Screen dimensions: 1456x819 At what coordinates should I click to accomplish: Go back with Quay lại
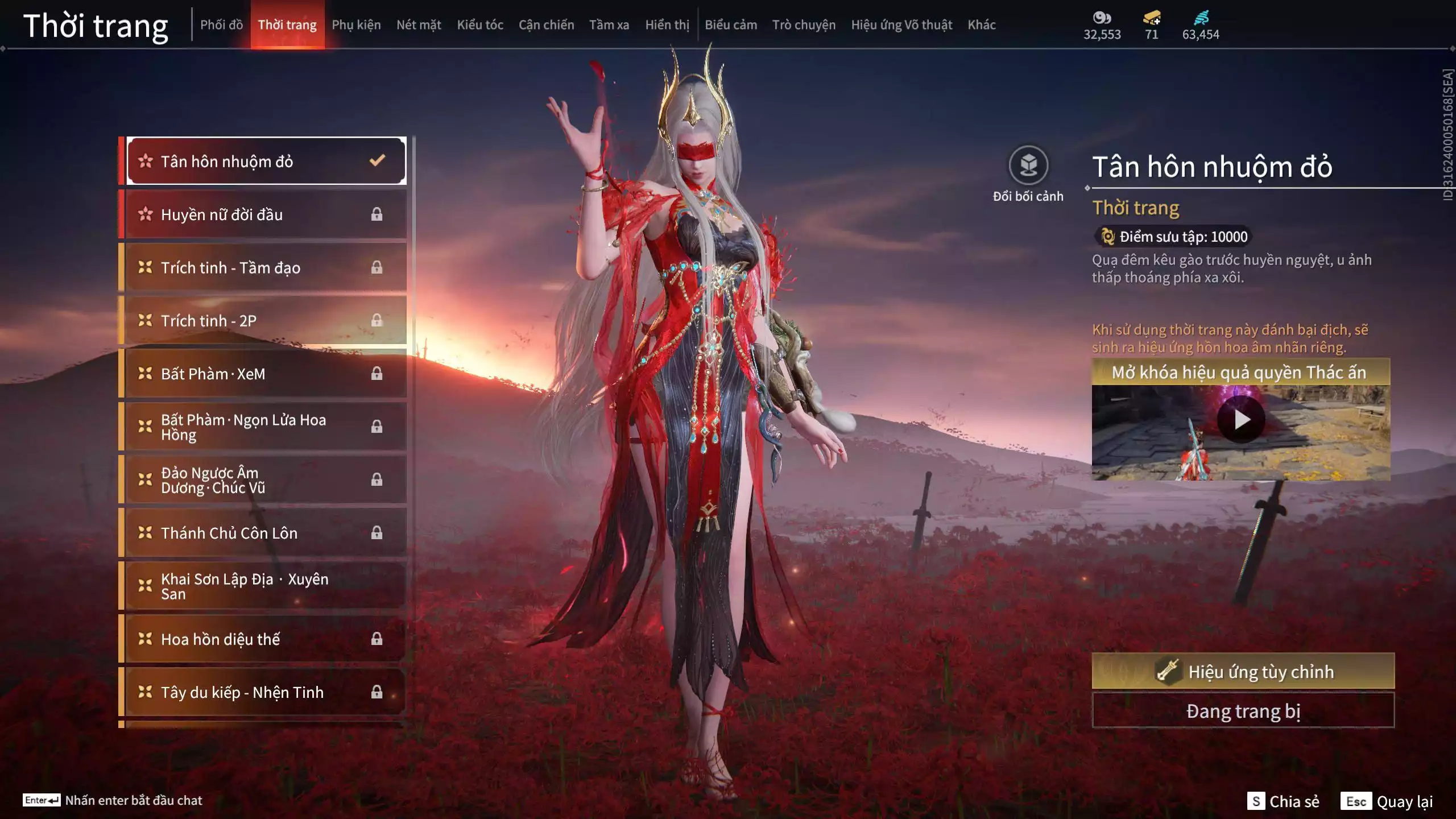click(1387, 801)
